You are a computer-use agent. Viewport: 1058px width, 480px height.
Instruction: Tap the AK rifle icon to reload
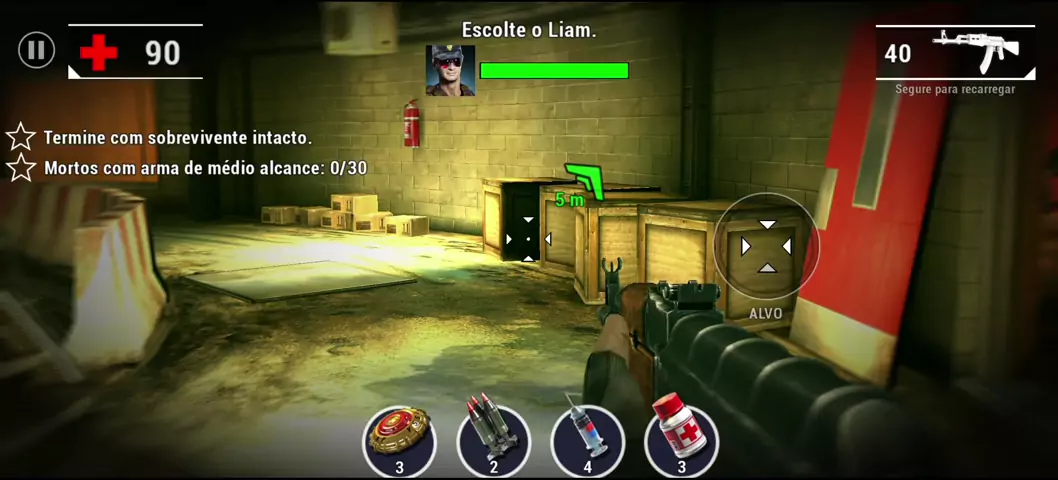[x=975, y=50]
